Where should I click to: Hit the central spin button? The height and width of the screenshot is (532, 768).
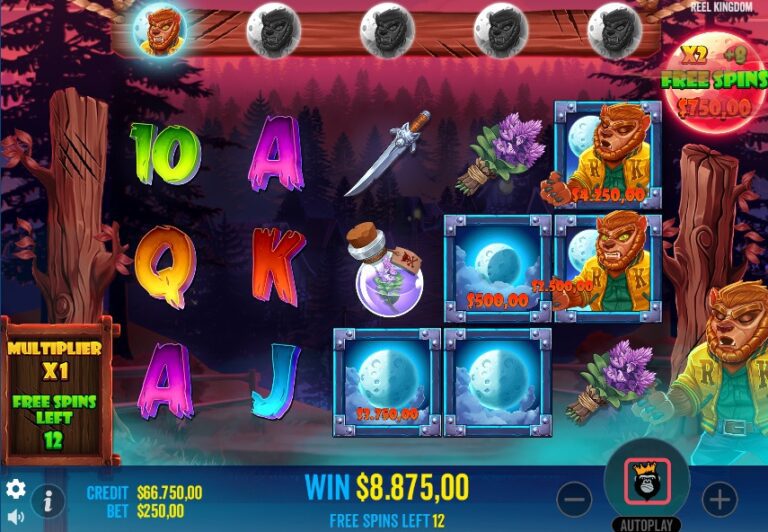click(x=646, y=483)
